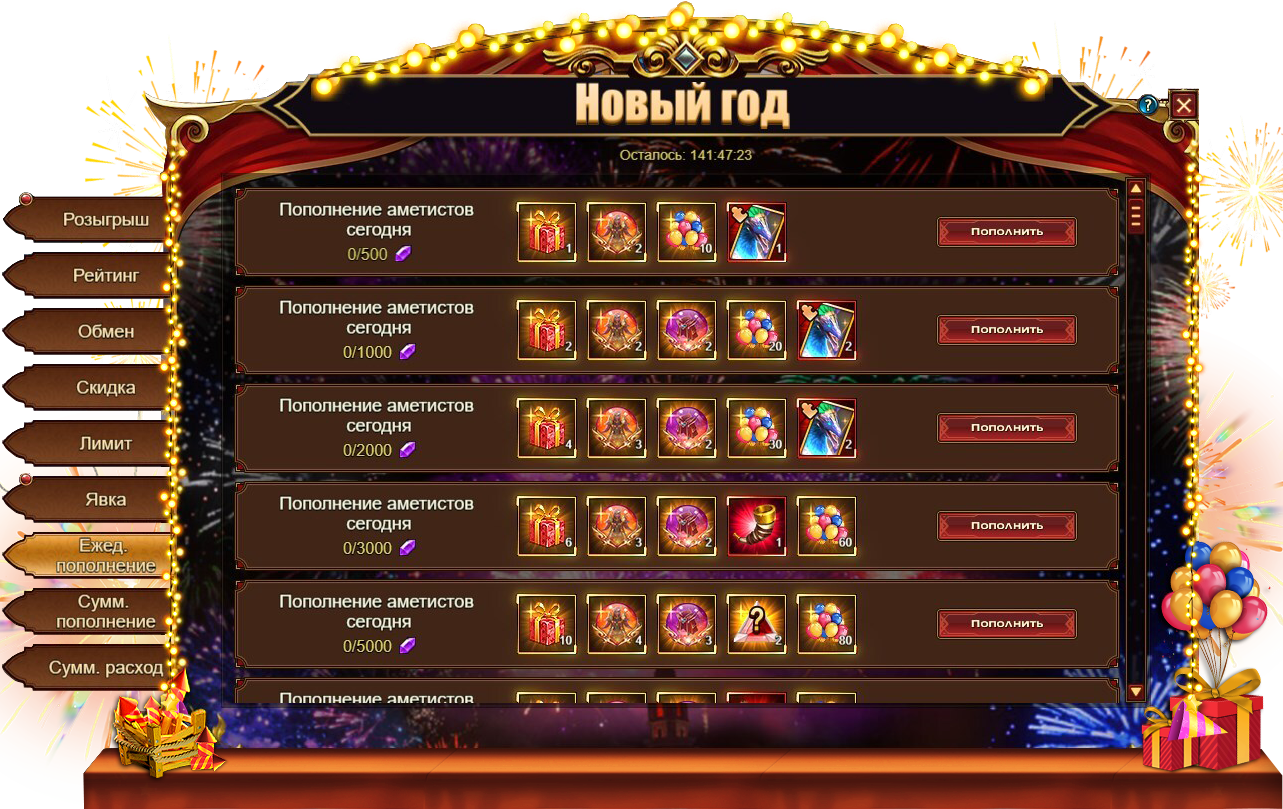1283x809 pixels.
Task: Switch to Сумм. пополнение tab
Action: [x=105, y=611]
